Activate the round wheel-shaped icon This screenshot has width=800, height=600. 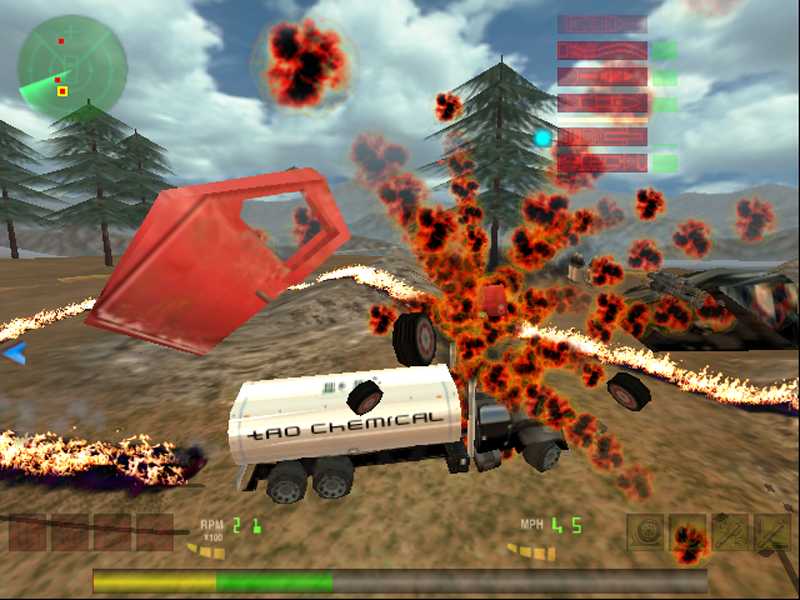coord(645,532)
